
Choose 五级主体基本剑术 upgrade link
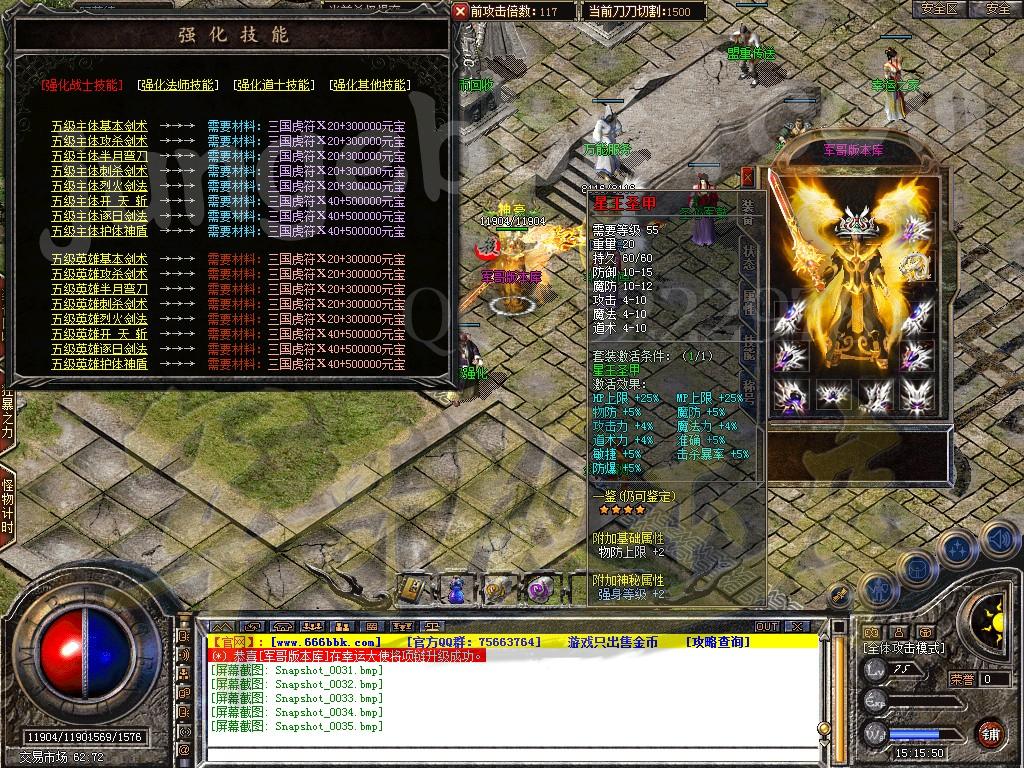(100, 126)
